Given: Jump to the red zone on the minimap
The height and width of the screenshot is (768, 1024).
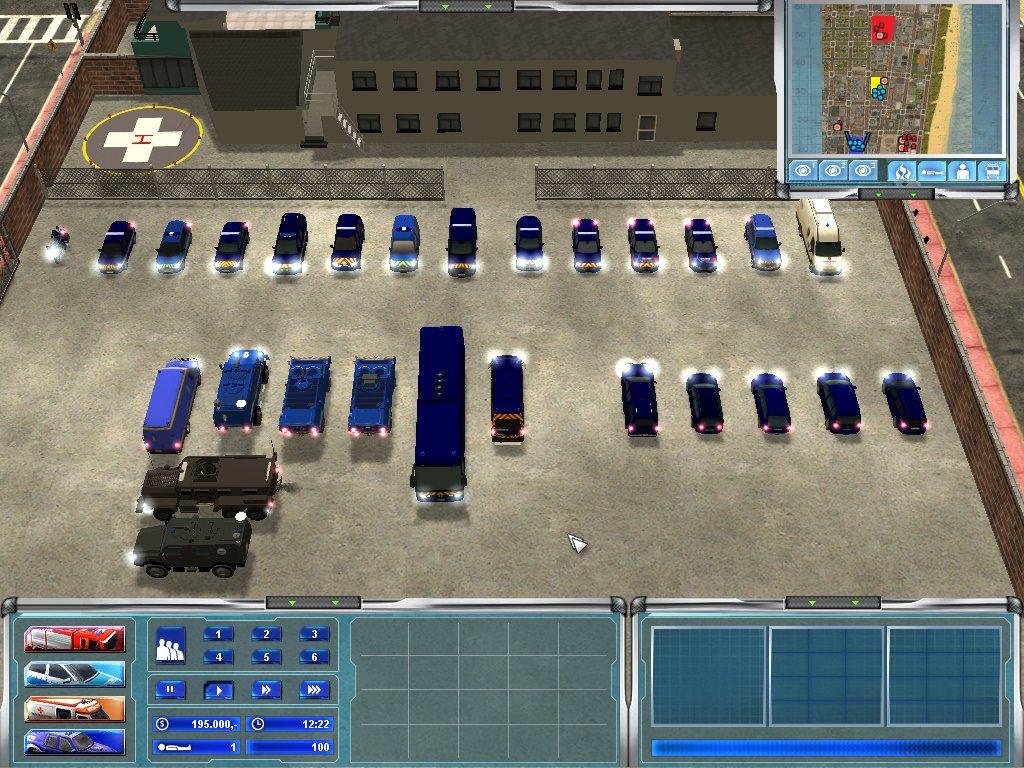Looking at the screenshot, I should tap(881, 28).
